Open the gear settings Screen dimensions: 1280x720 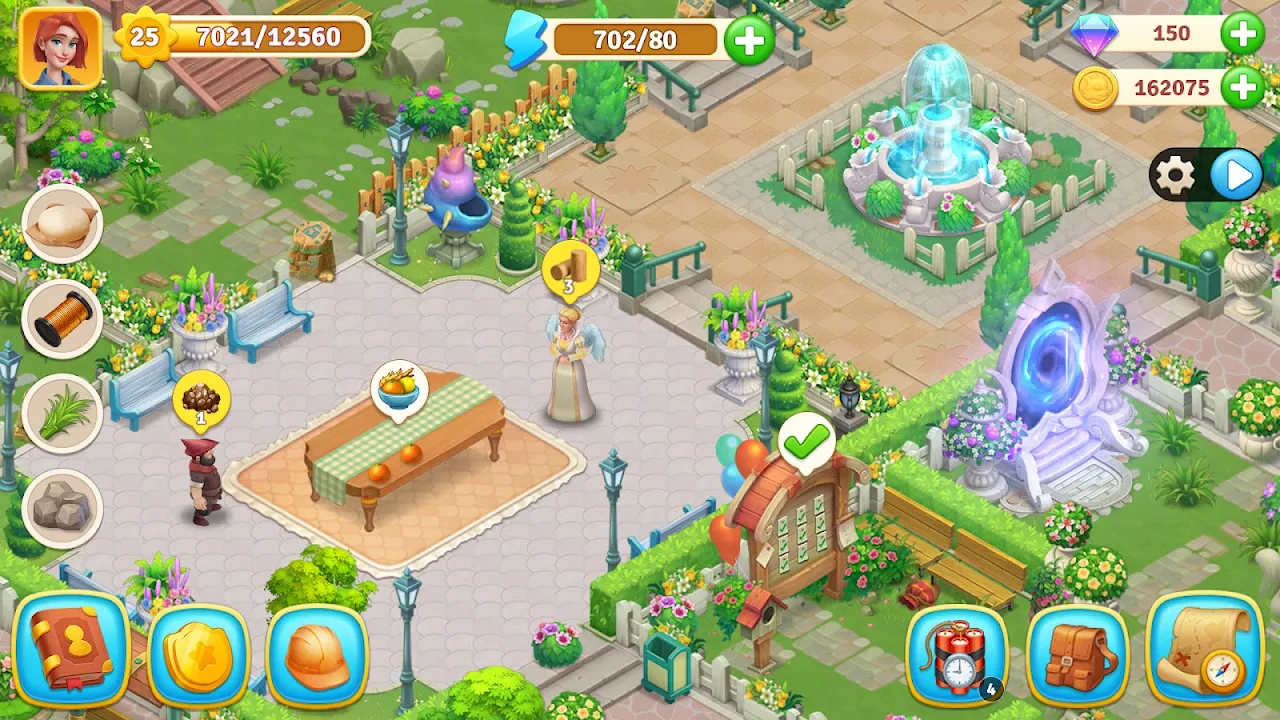tap(1175, 177)
